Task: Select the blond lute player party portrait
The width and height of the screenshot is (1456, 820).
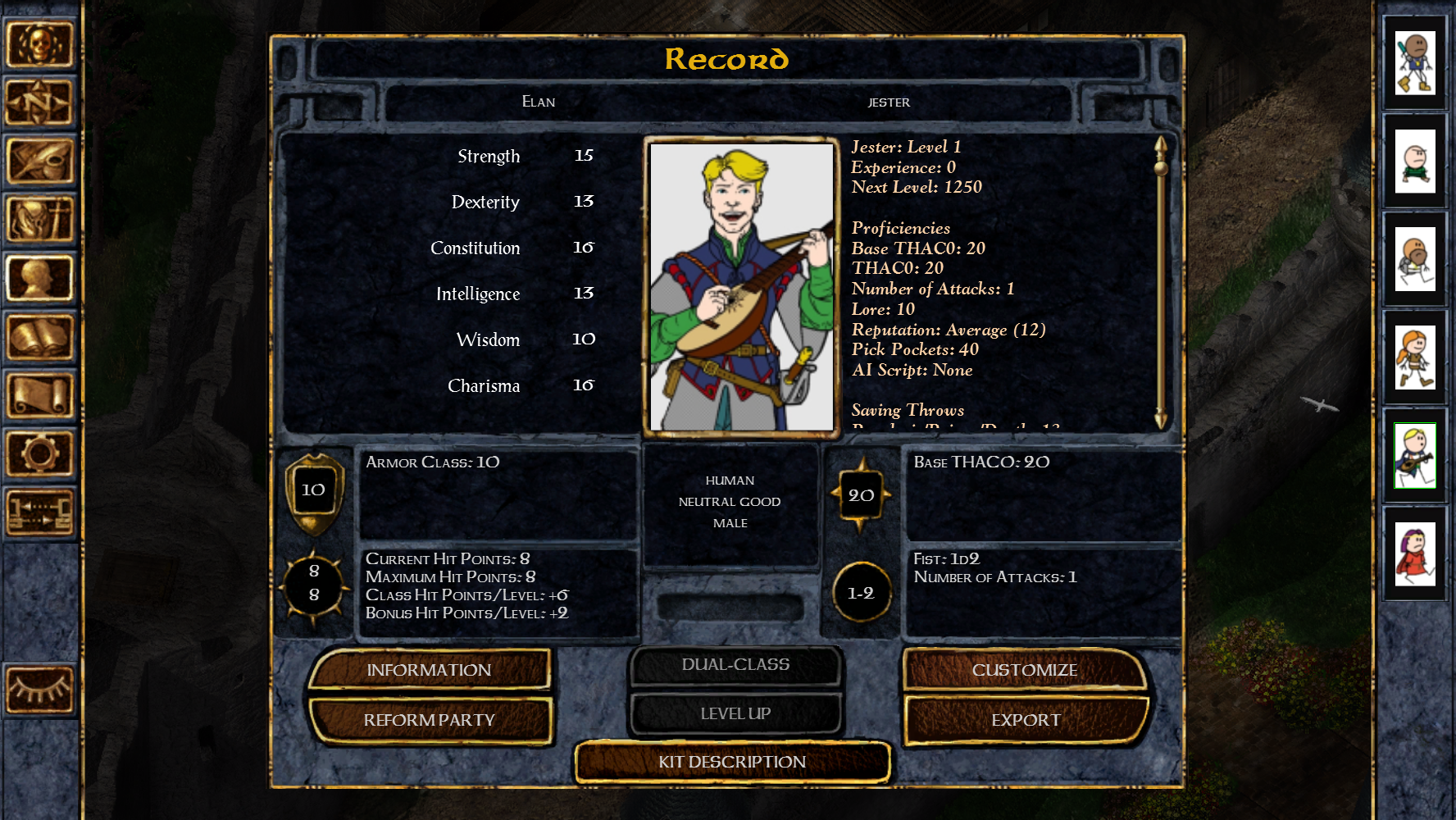Action: coord(1415,456)
